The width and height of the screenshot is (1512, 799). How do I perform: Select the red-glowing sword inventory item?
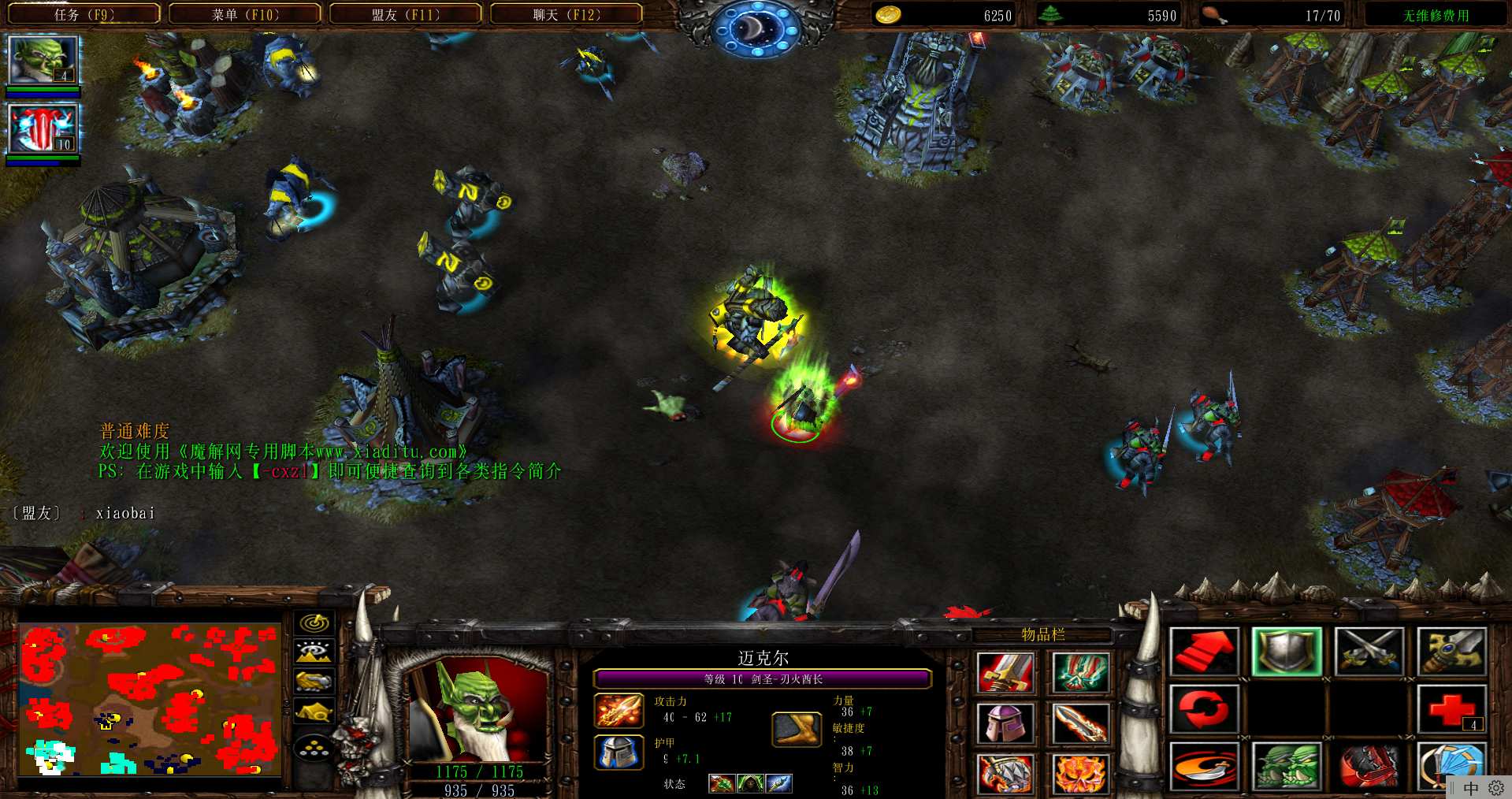[1004, 672]
